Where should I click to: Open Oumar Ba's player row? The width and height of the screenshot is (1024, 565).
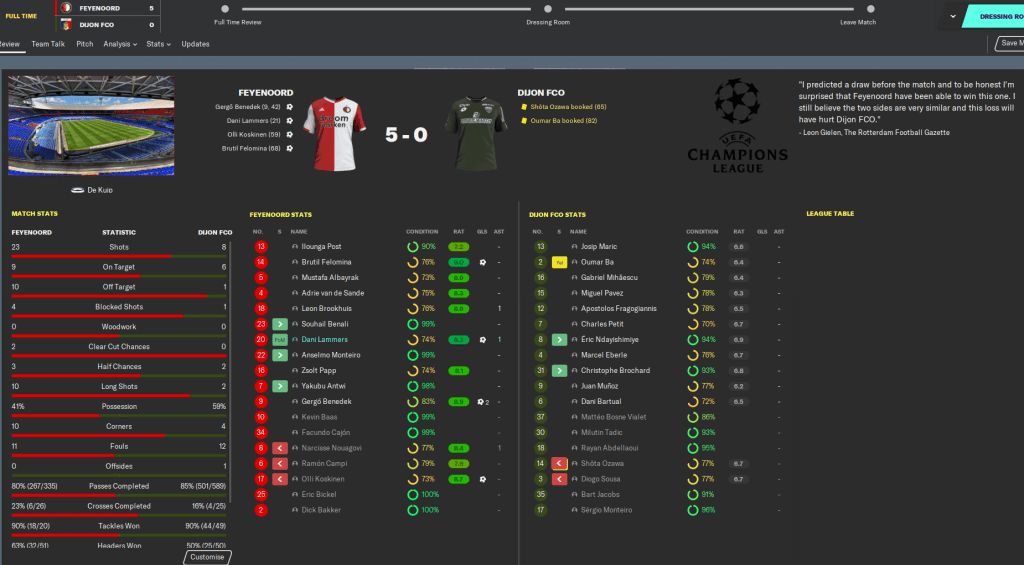pyautogui.click(x=598, y=262)
